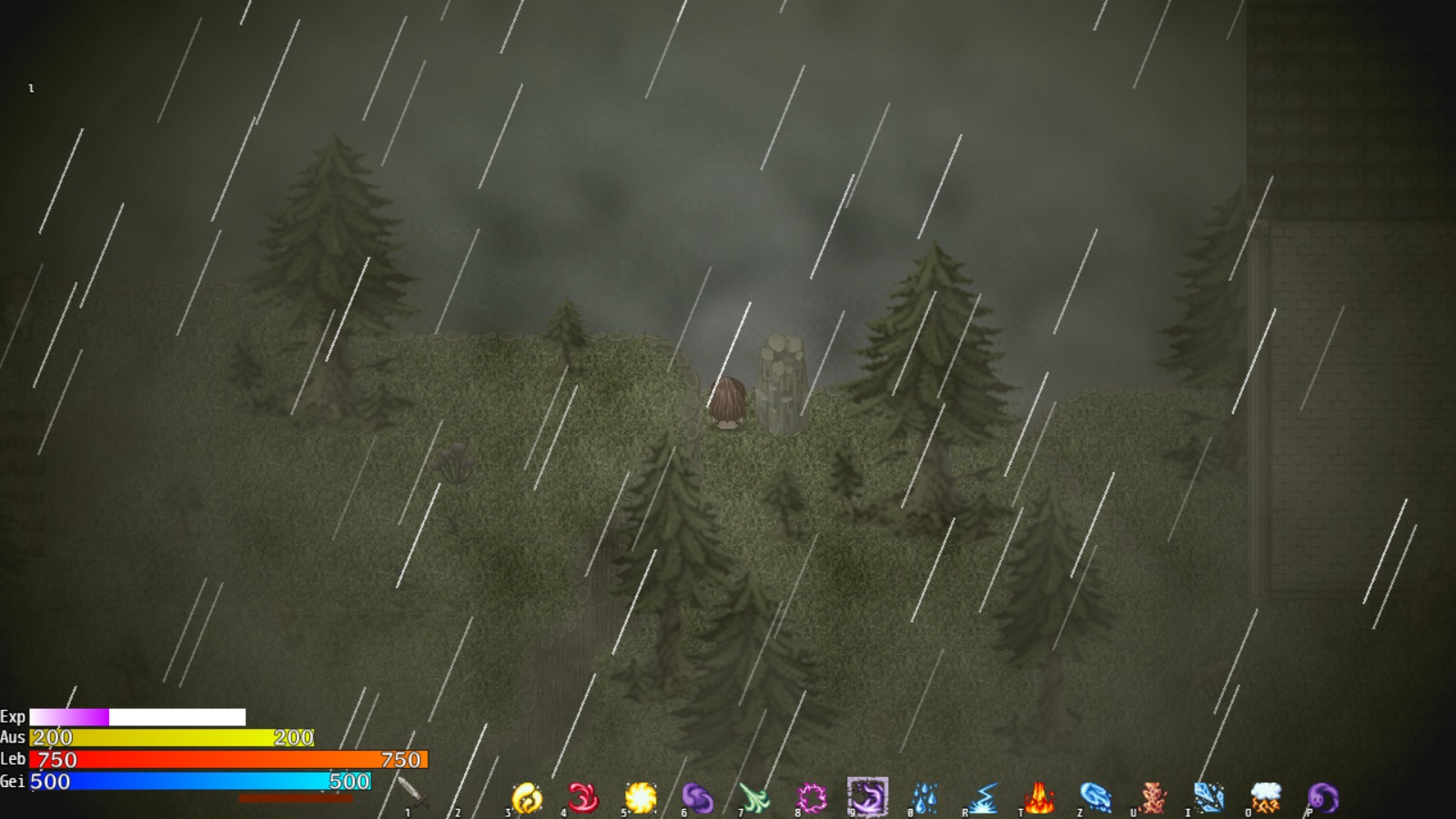This screenshot has width=1456, height=819.
Task: Use the blue water drops spell
Action: tap(925, 798)
